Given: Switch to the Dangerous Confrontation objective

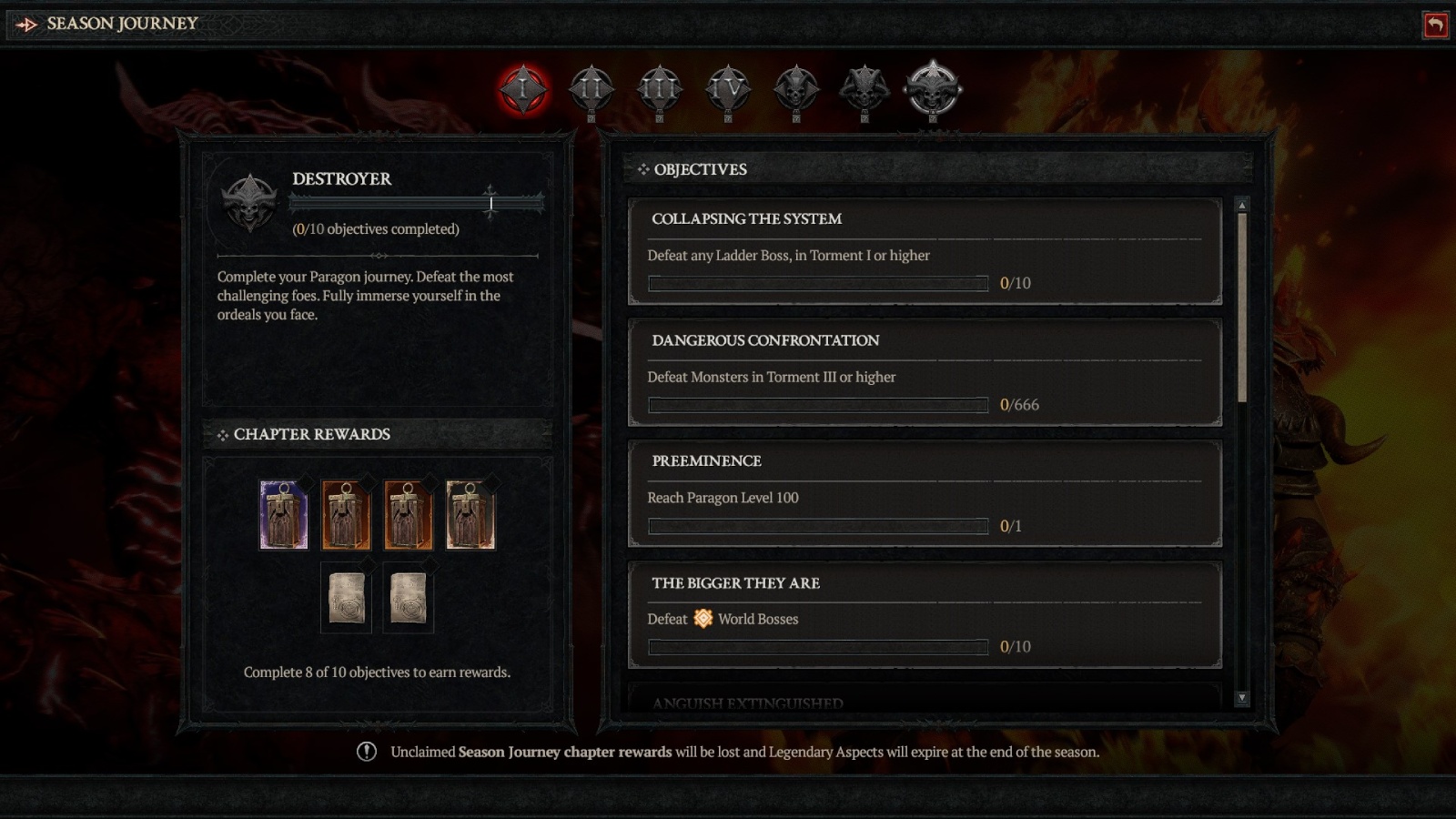Looking at the screenshot, I should (924, 373).
